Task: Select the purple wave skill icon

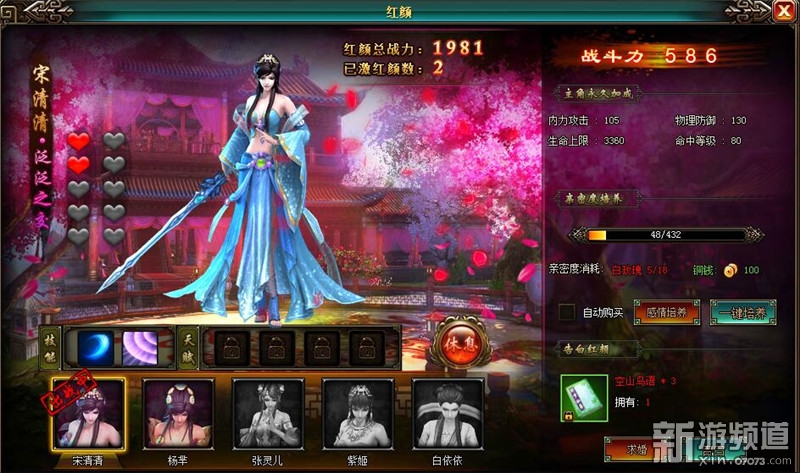Action: click(x=140, y=348)
